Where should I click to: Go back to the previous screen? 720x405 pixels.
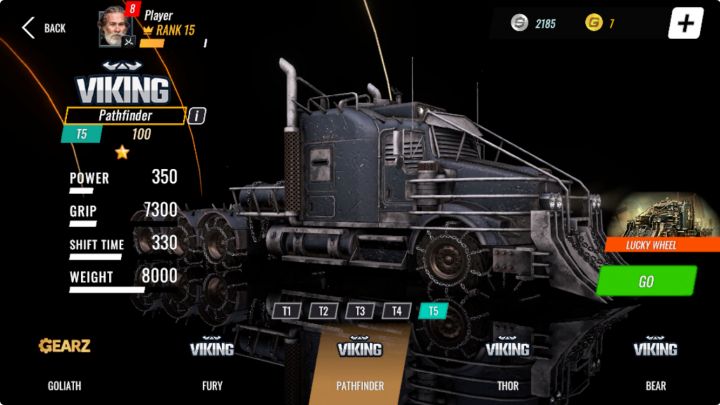[44, 28]
